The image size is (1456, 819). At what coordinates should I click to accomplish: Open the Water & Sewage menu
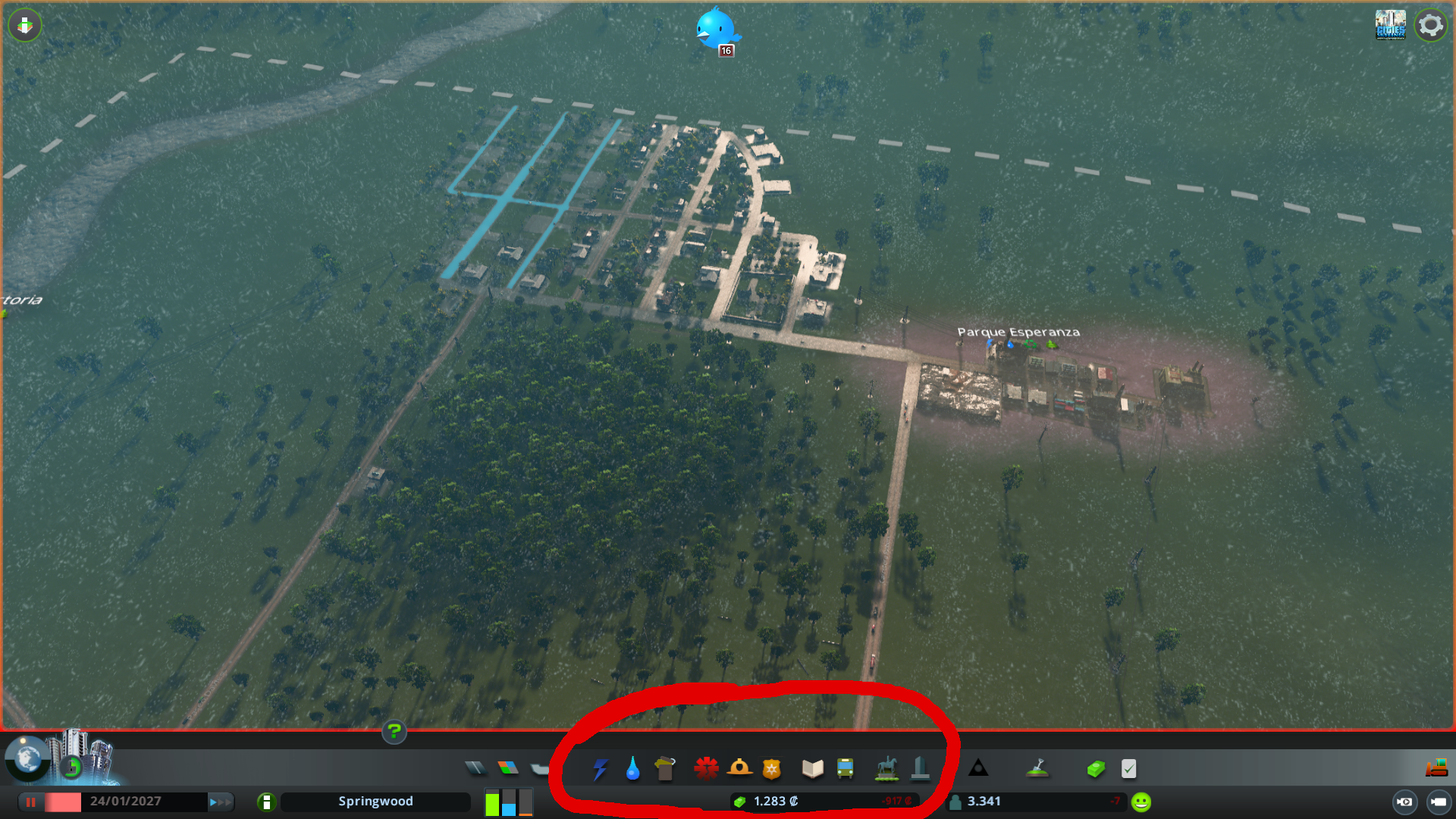(633, 768)
